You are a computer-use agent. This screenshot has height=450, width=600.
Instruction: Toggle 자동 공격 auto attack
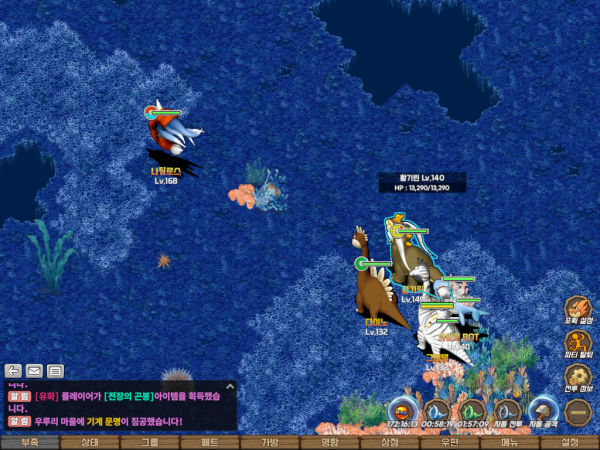pos(543,410)
